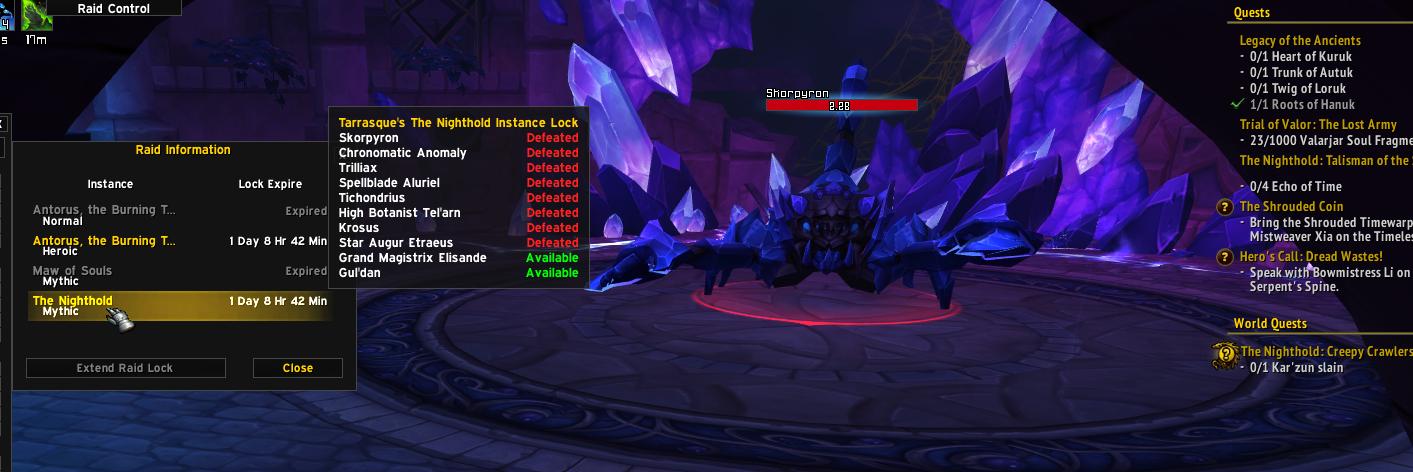
Task: Click the Extend Raid Lock button
Action: (x=125, y=368)
